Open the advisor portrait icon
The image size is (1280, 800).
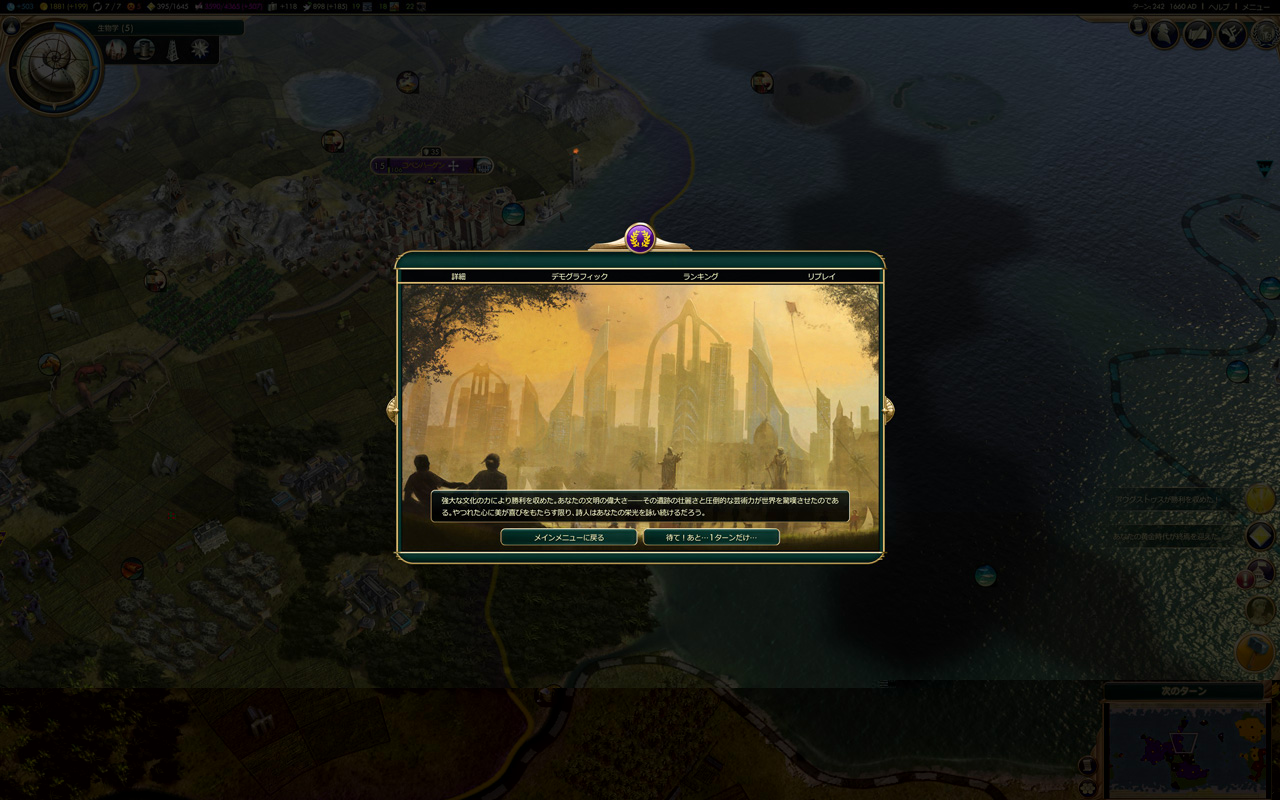point(1164,35)
